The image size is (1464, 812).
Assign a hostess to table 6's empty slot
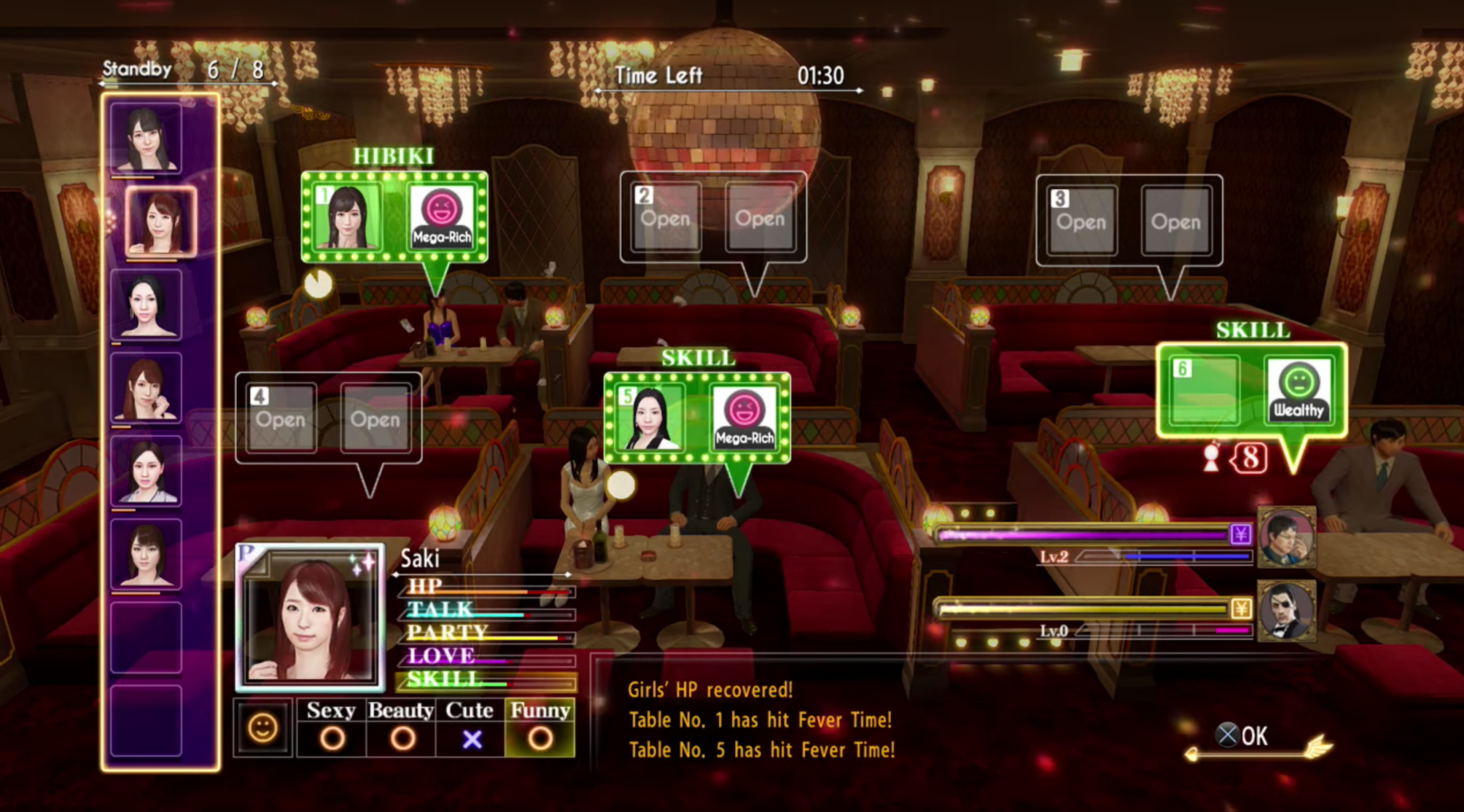[x=1204, y=390]
